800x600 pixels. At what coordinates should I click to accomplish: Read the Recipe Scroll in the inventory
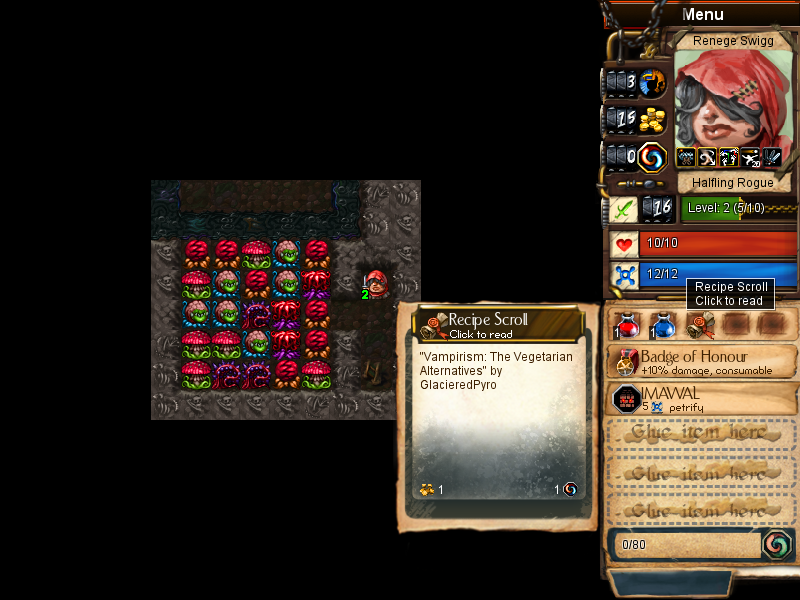pos(700,324)
